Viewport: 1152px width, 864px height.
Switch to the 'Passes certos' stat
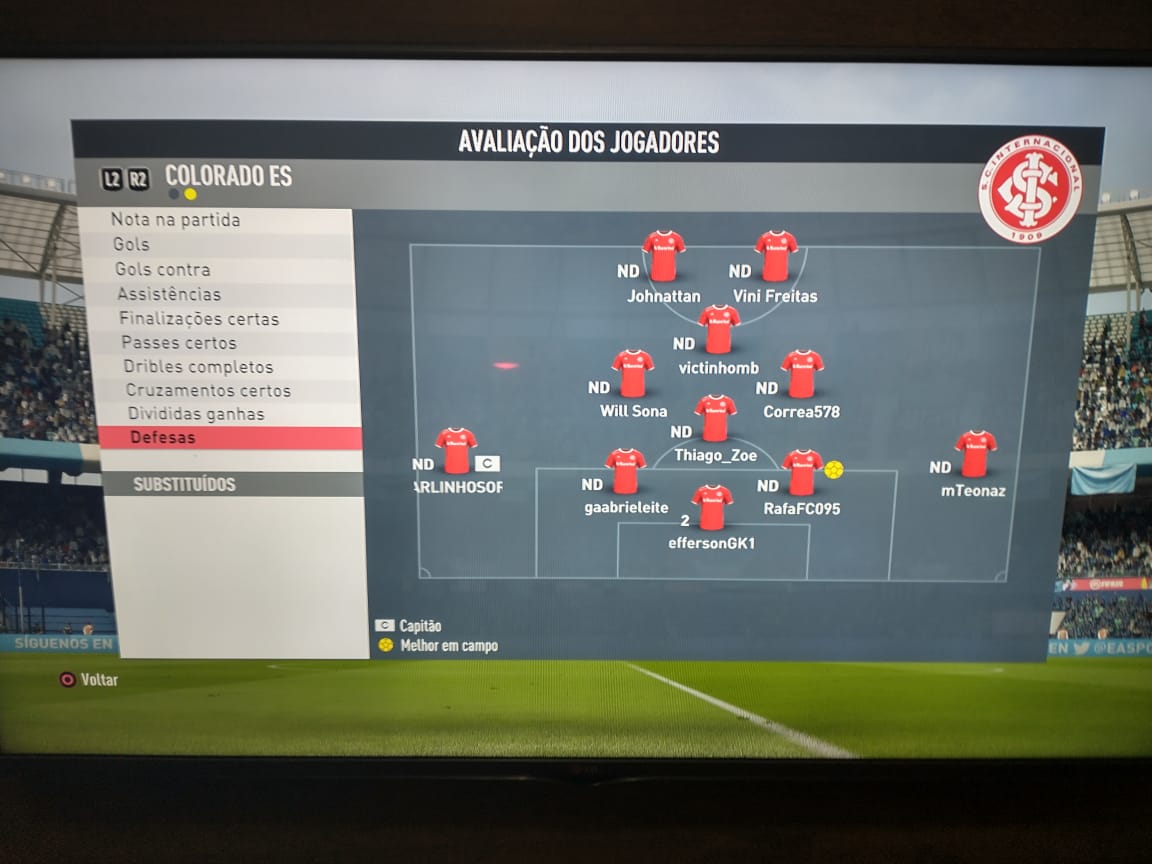pos(179,343)
